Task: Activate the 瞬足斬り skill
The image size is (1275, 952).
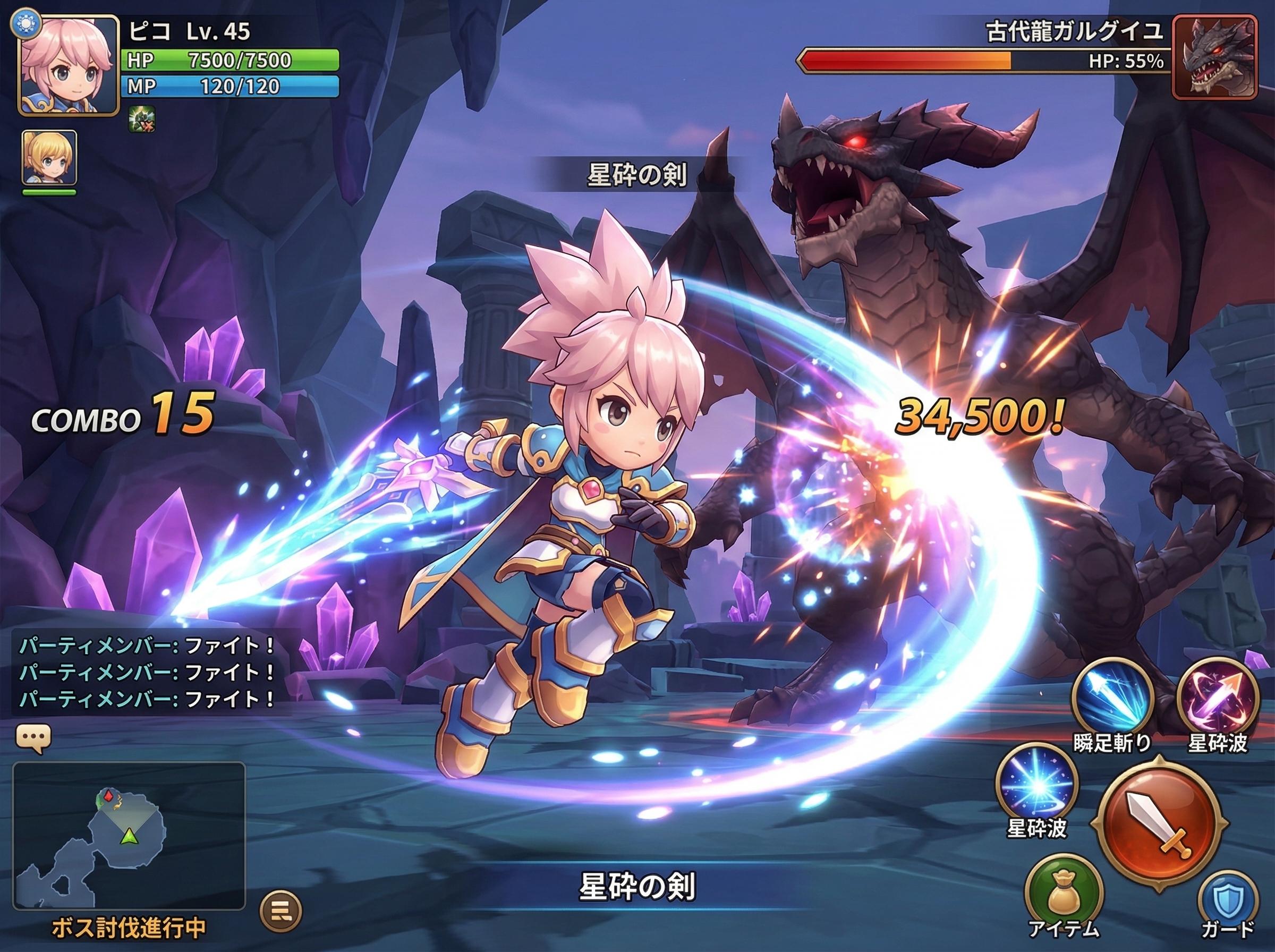Action: point(1112,699)
